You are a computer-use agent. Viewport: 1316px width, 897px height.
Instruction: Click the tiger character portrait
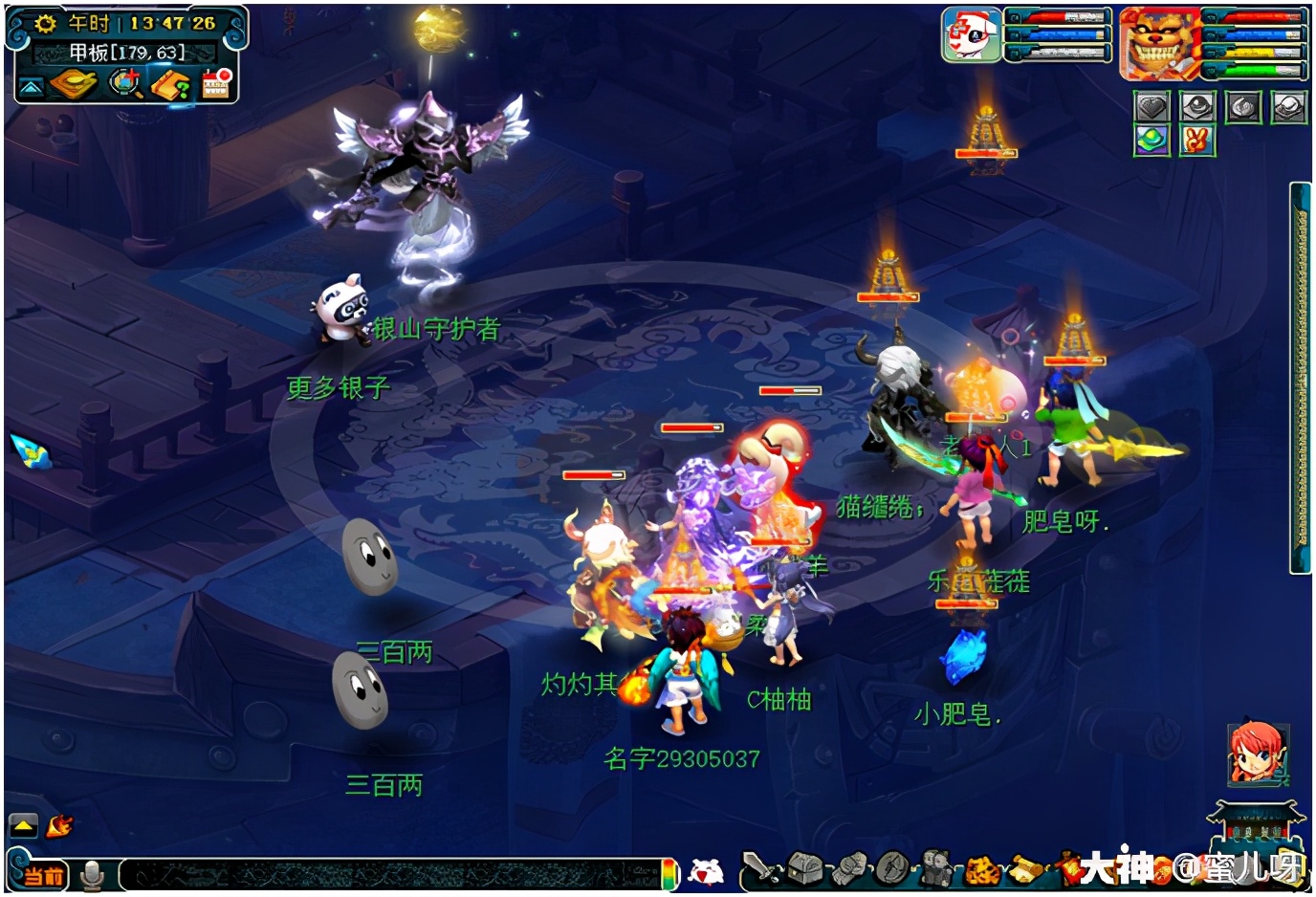coord(1160,44)
